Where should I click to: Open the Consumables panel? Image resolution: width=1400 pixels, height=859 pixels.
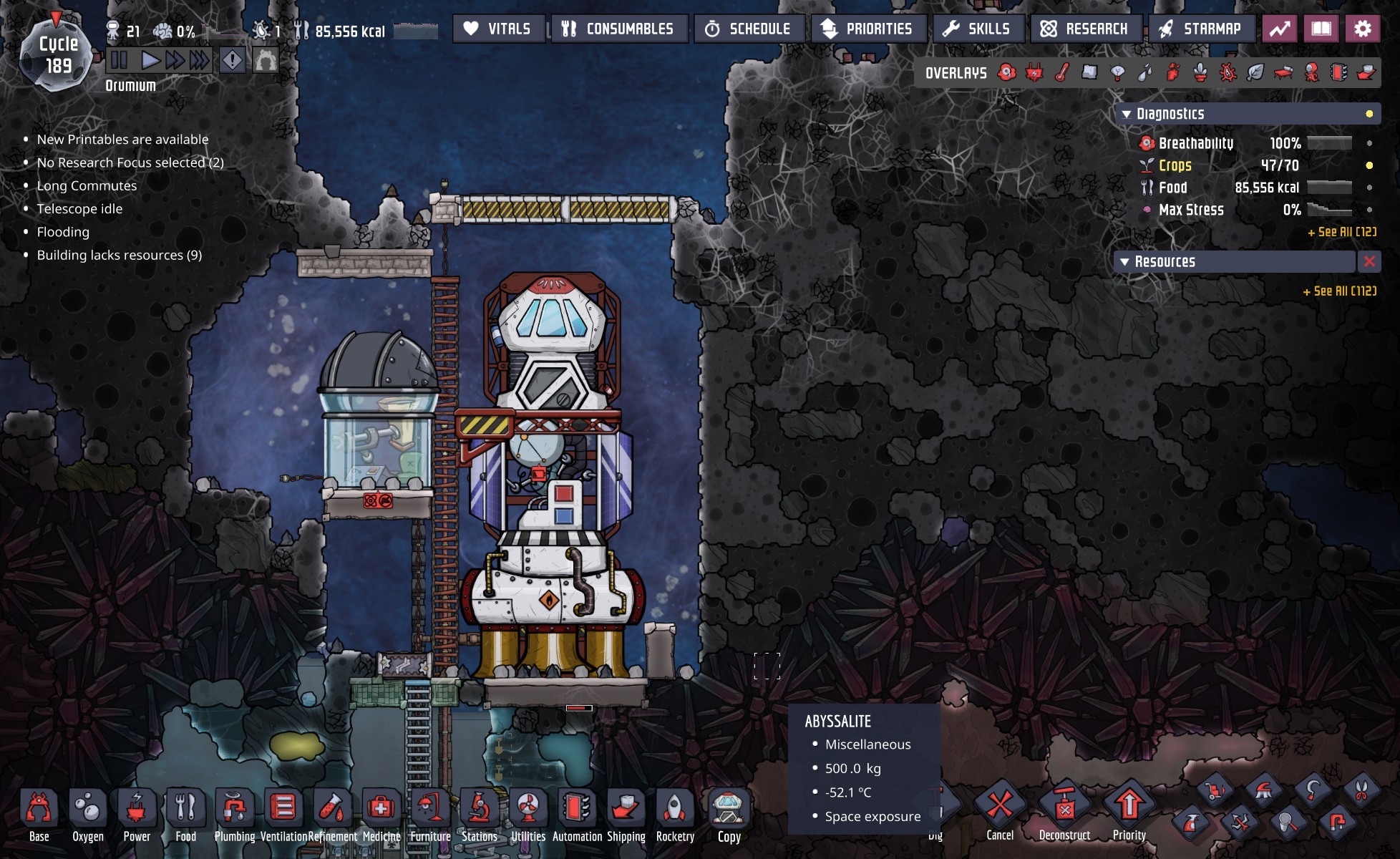pyautogui.click(x=618, y=29)
